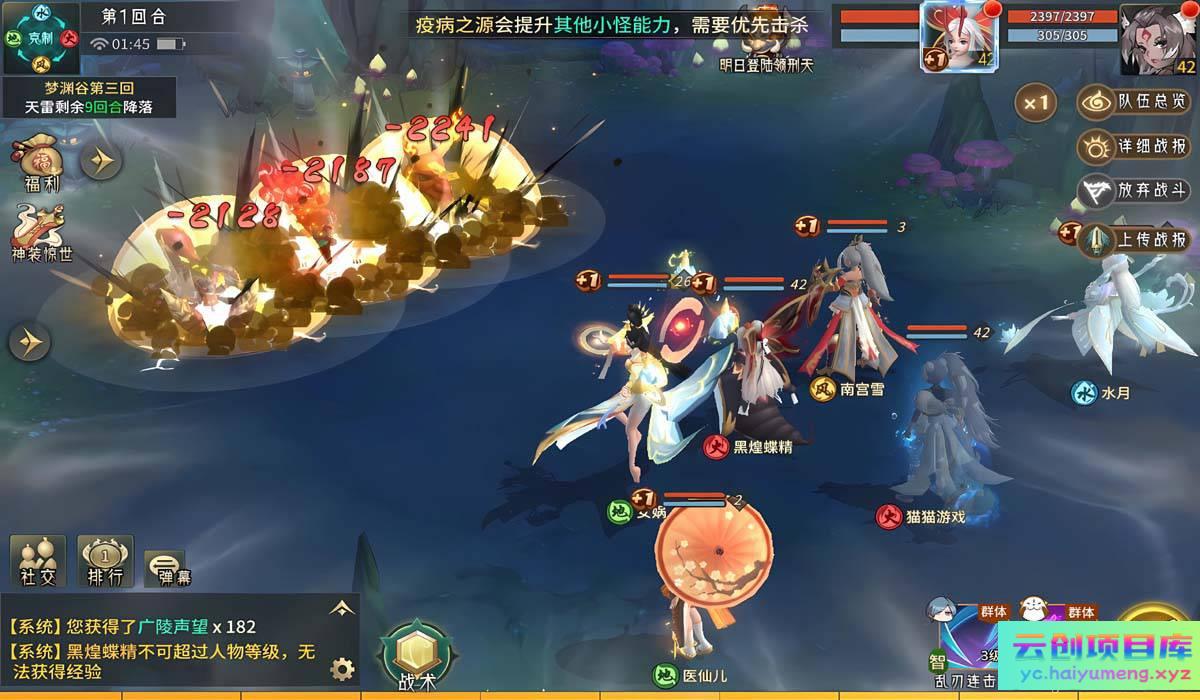Open the 社交 social menu

coord(38,560)
